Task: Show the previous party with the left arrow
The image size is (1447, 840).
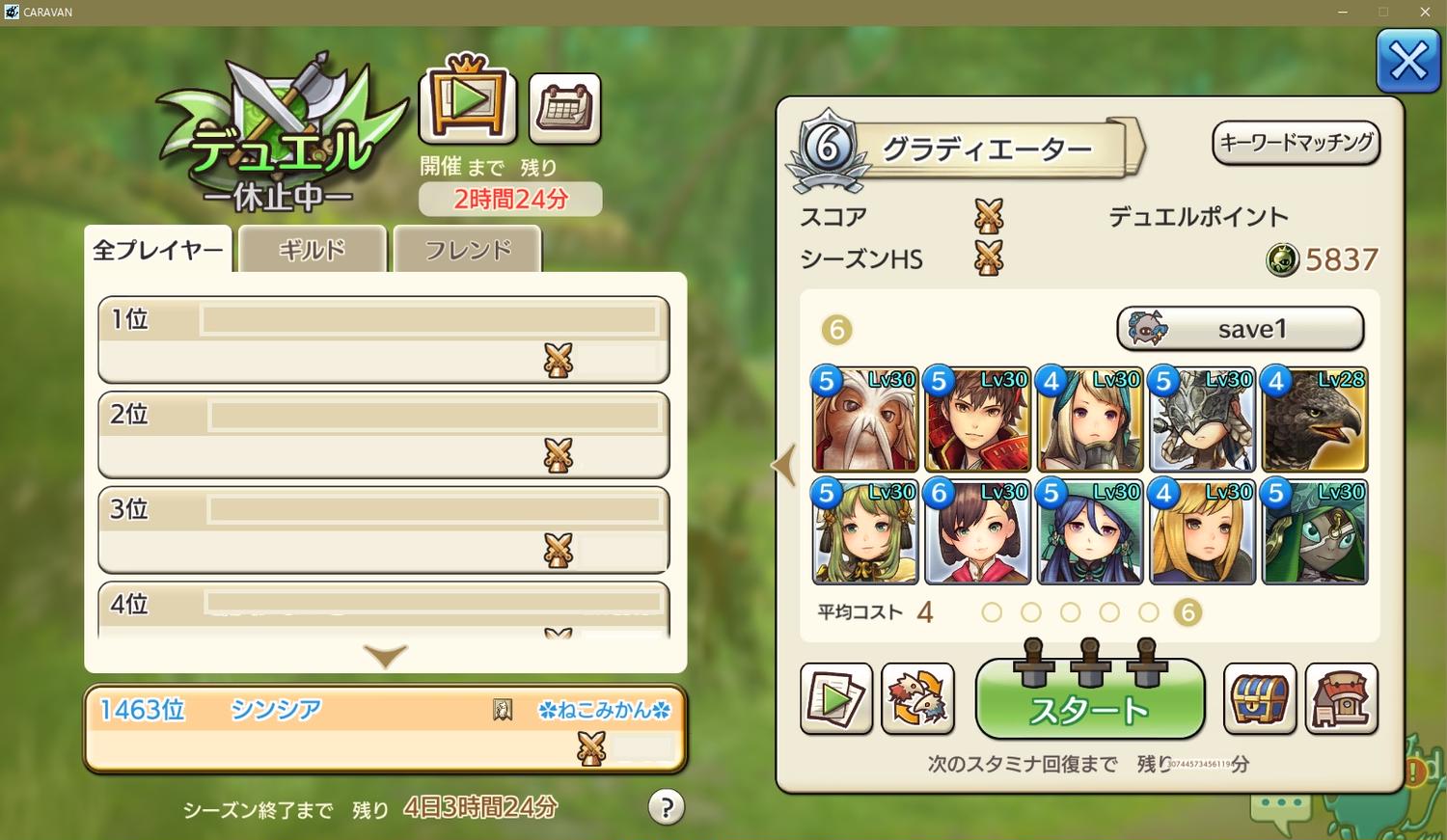Action: [x=783, y=466]
